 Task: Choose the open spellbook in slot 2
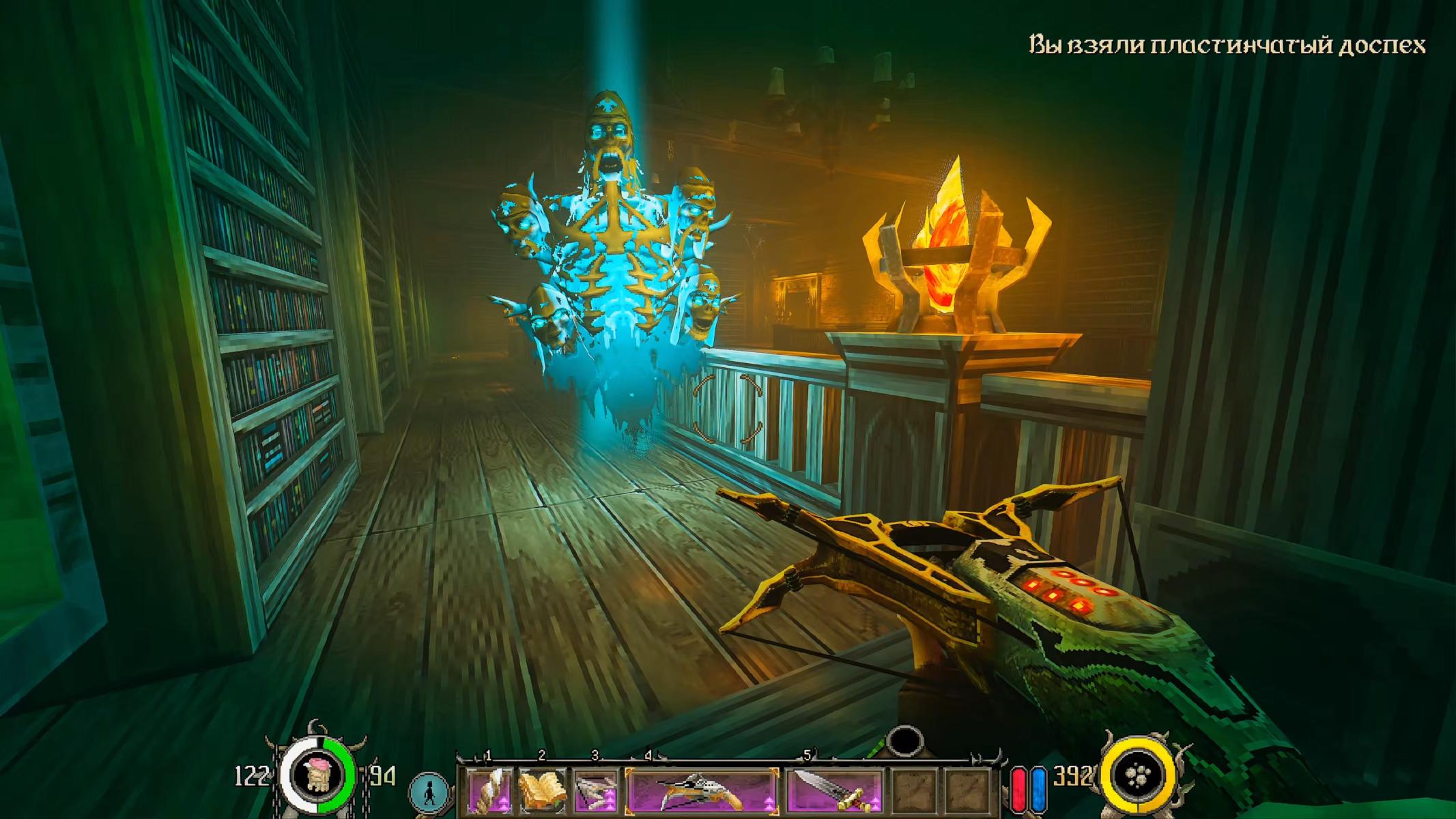[x=542, y=790]
